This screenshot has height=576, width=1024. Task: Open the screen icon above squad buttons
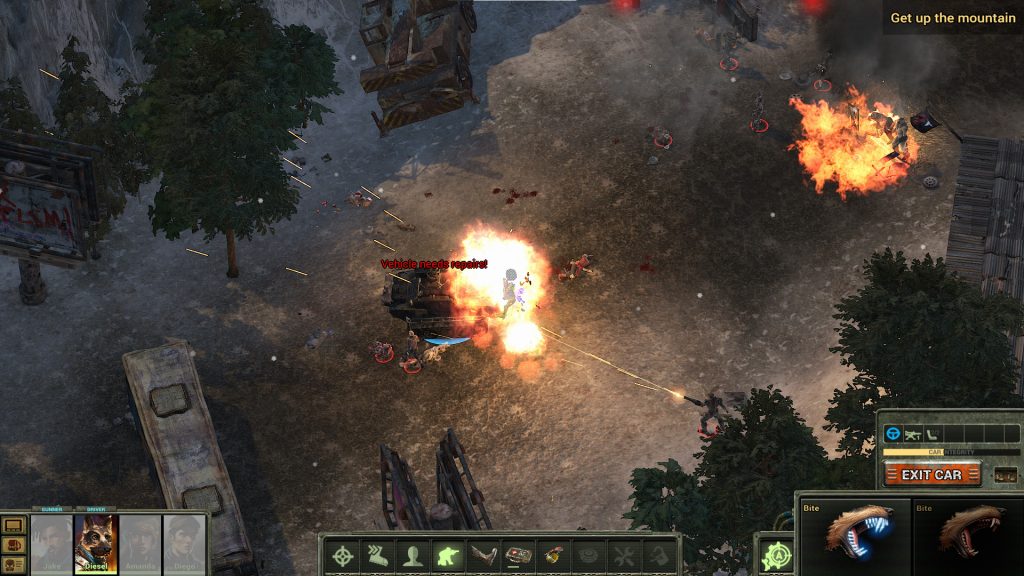[14, 525]
